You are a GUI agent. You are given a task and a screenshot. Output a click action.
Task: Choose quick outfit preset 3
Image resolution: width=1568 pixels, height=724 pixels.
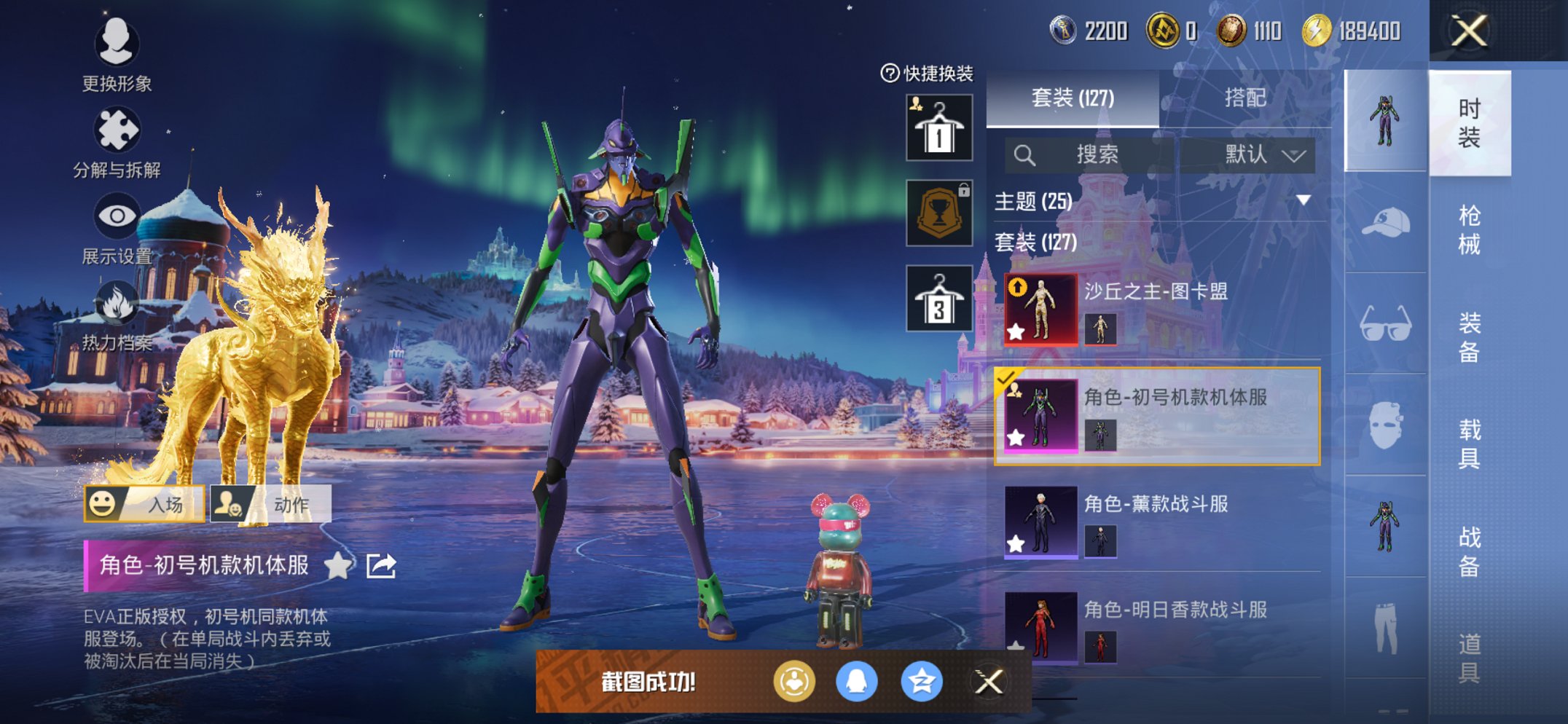938,299
